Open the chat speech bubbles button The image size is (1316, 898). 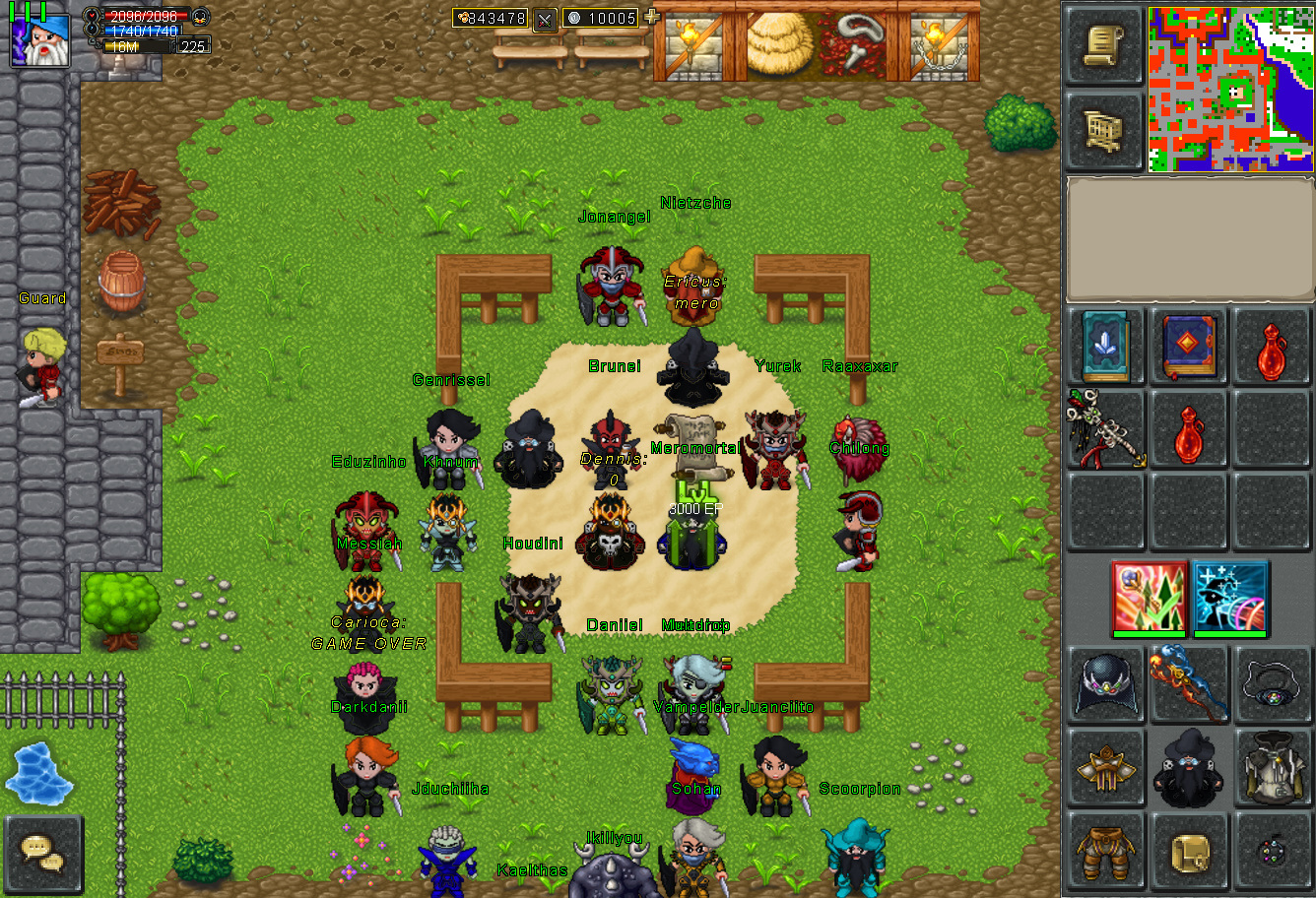[42, 853]
